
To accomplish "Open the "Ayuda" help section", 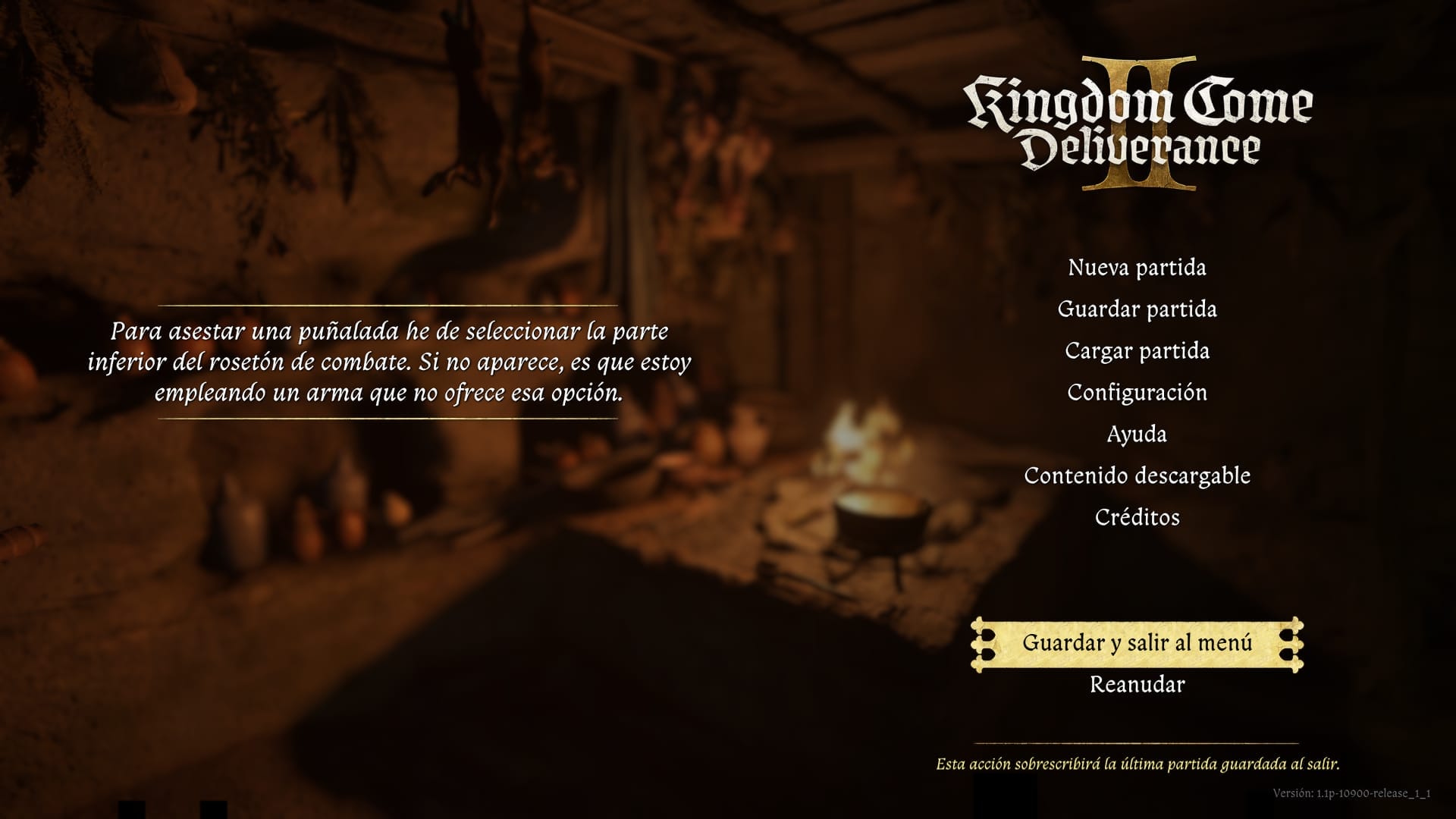I will [x=1137, y=434].
